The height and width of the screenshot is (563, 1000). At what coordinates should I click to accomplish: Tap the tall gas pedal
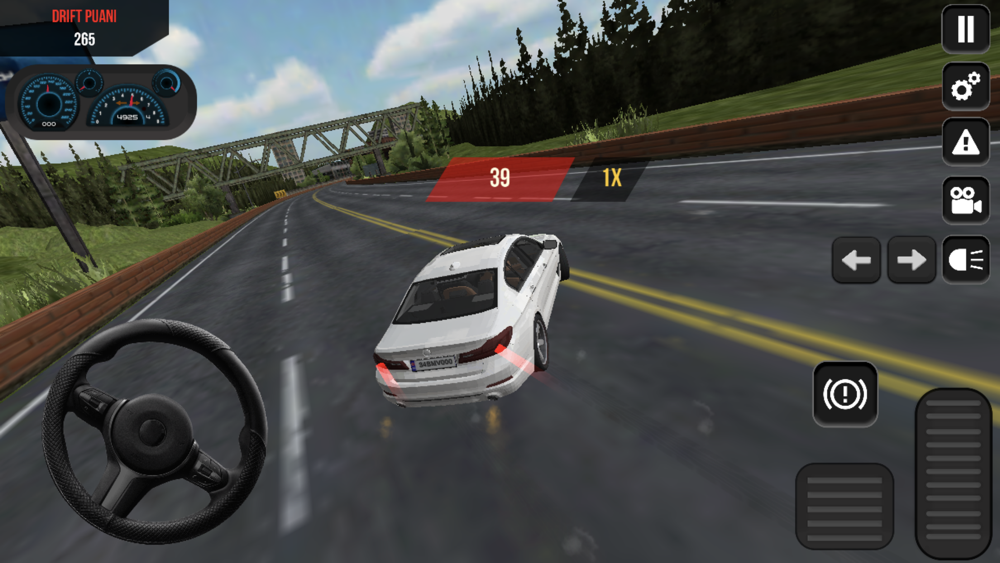point(953,472)
